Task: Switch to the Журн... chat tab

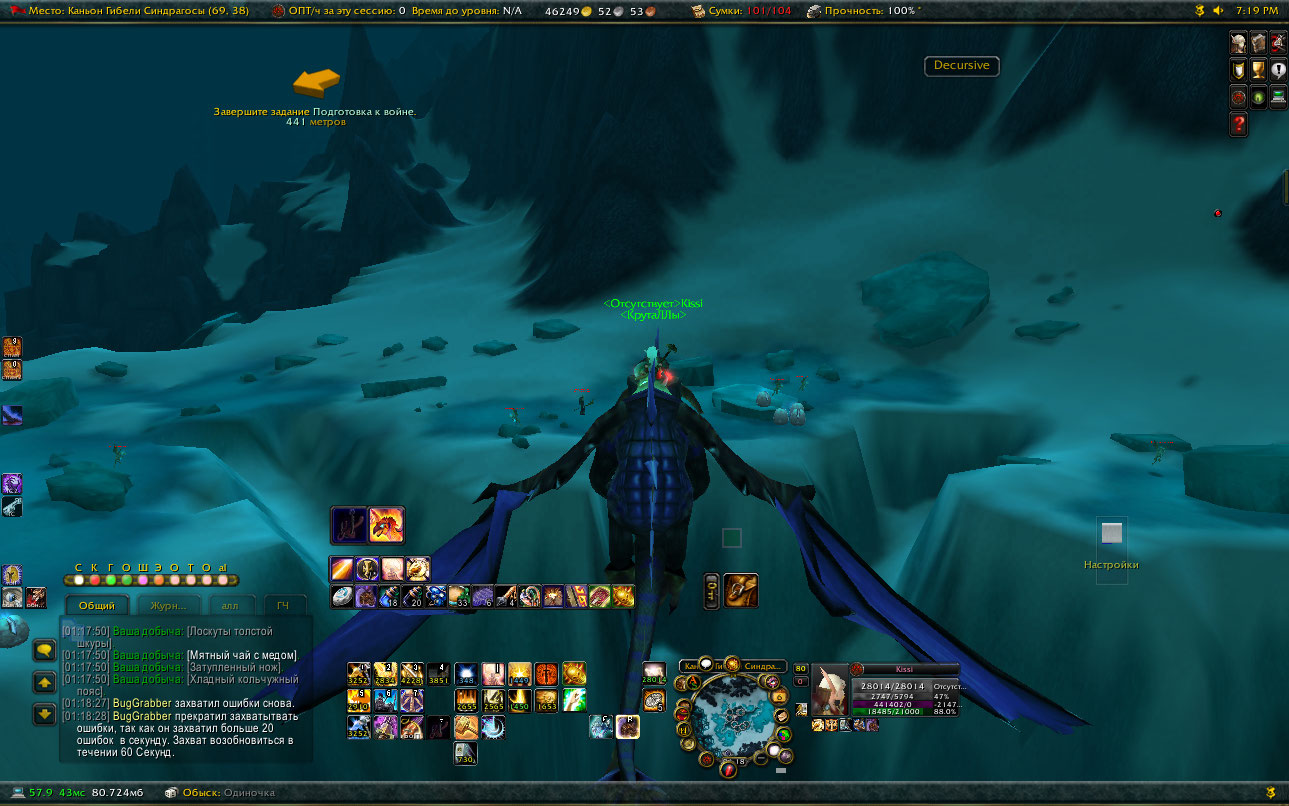Action: pos(168,605)
